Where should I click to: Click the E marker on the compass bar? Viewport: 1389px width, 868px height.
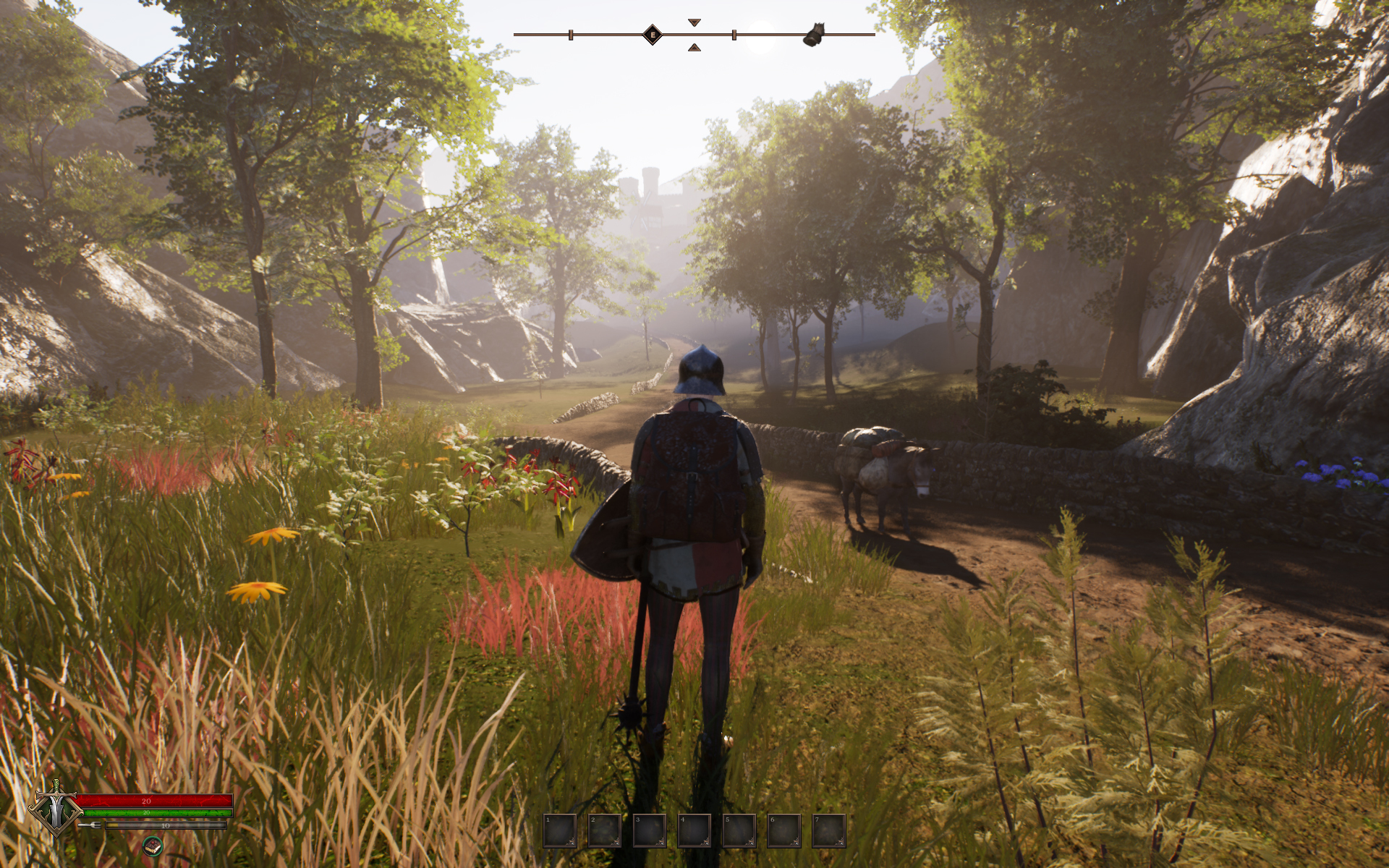click(x=651, y=33)
